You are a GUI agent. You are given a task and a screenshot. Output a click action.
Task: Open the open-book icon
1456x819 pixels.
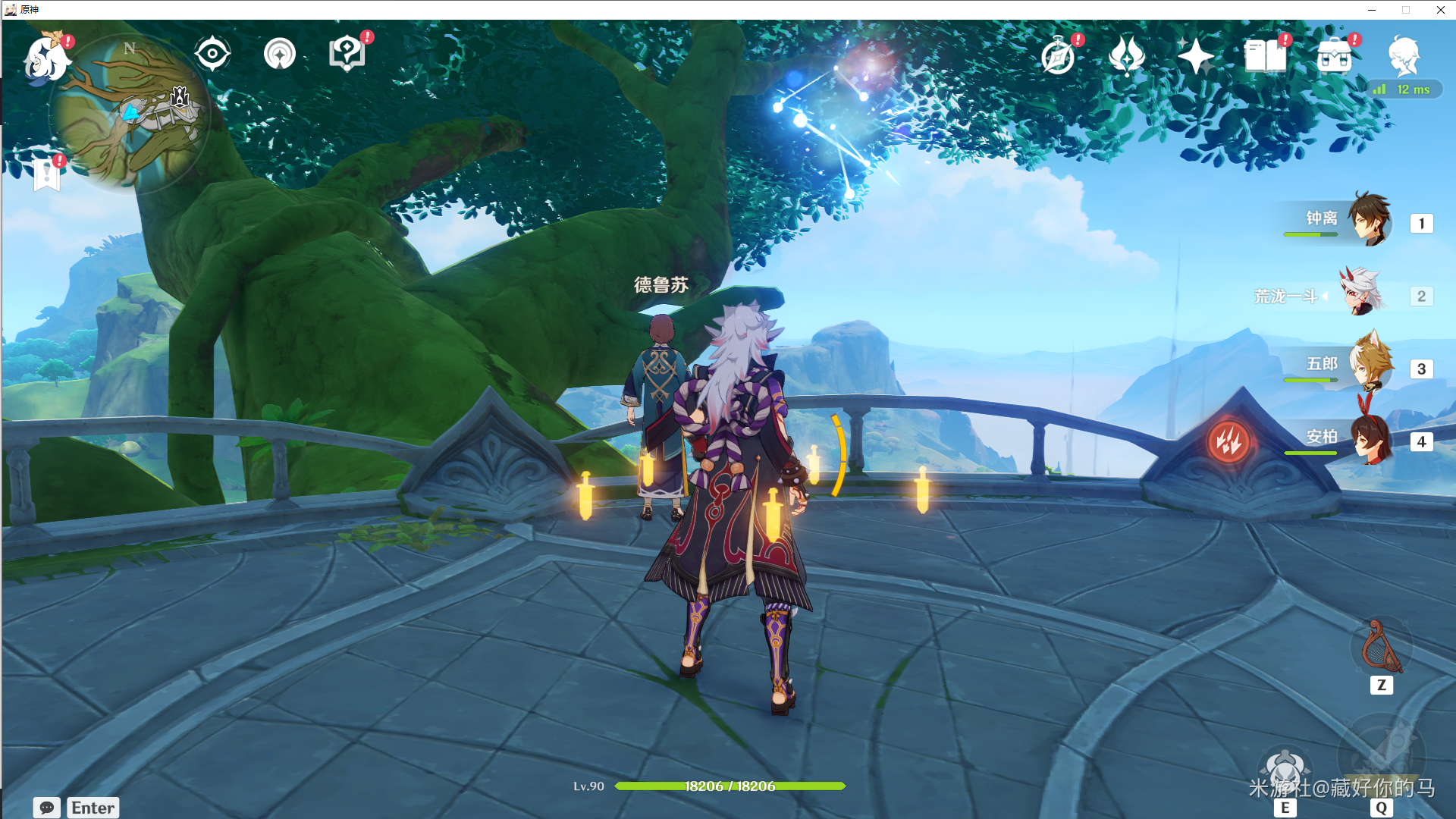[1265, 56]
